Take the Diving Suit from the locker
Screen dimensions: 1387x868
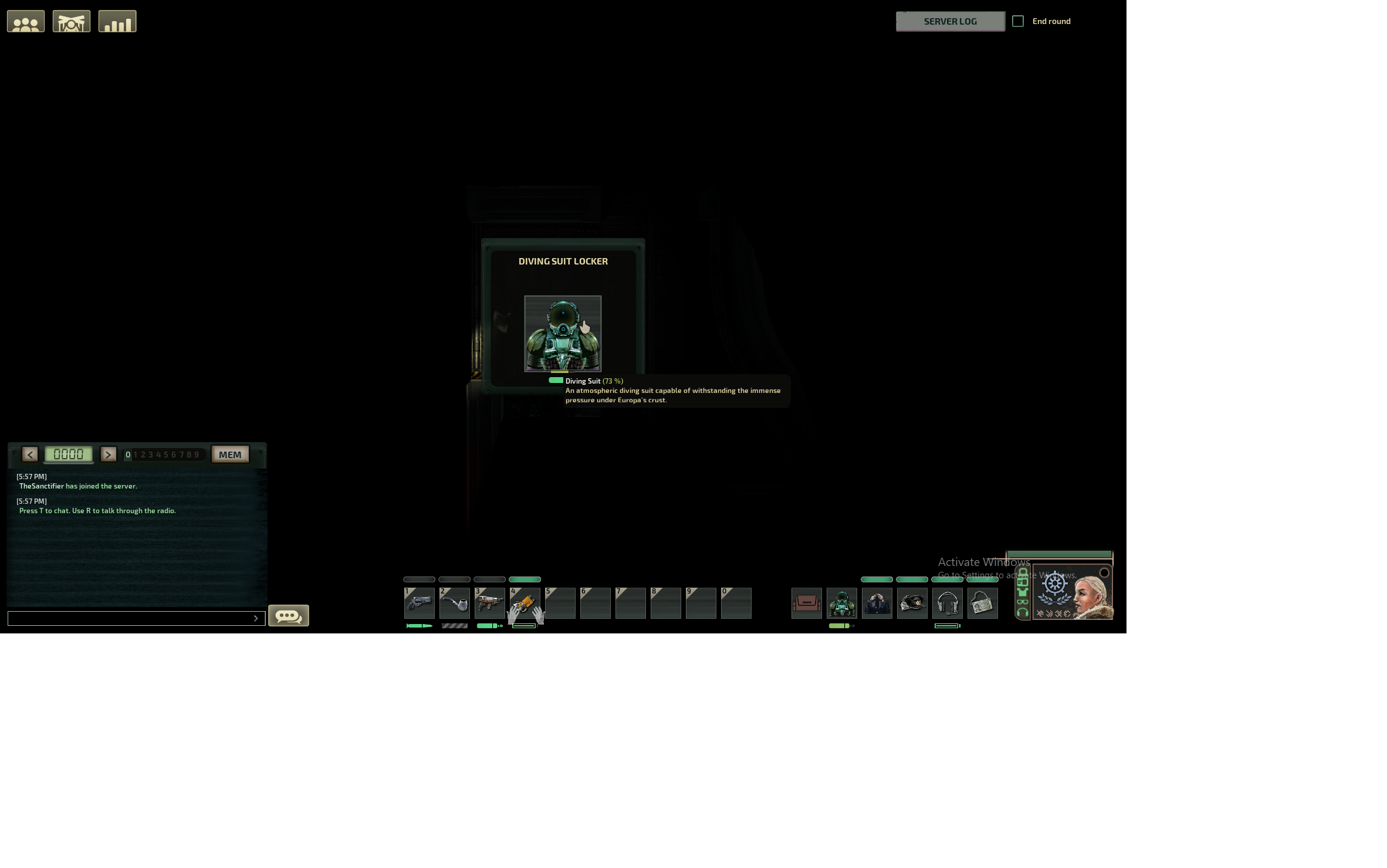coord(563,333)
